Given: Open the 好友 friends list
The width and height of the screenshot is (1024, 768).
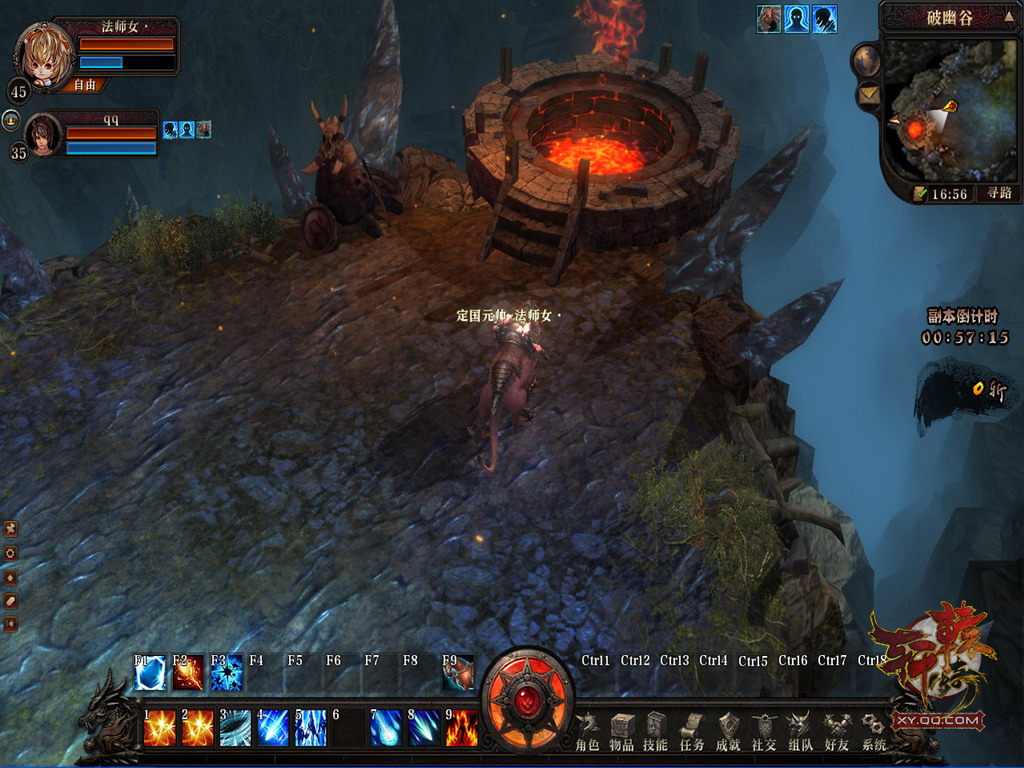Looking at the screenshot, I should 836,731.
